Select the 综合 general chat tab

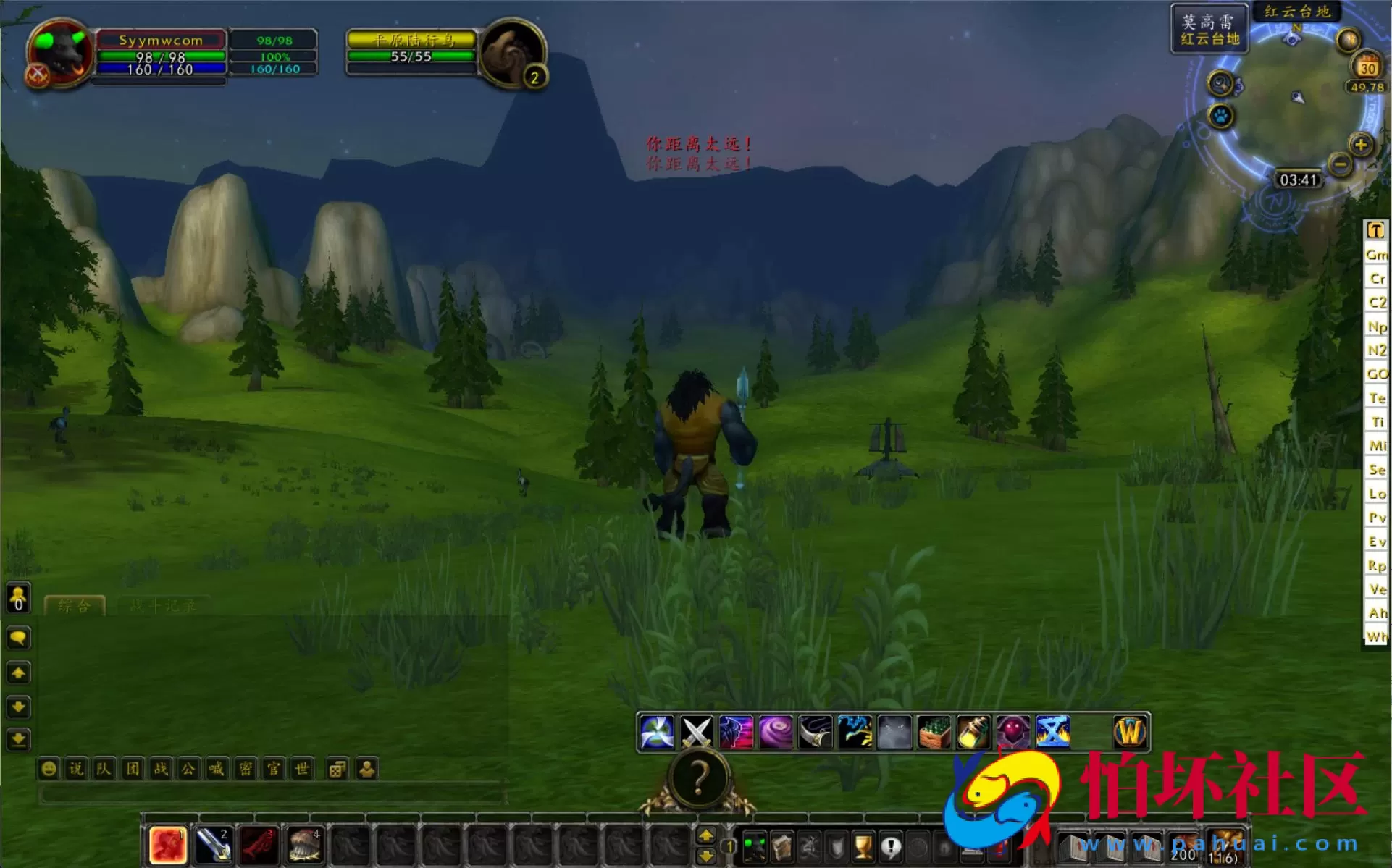pyautogui.click(x=76, y=606)
